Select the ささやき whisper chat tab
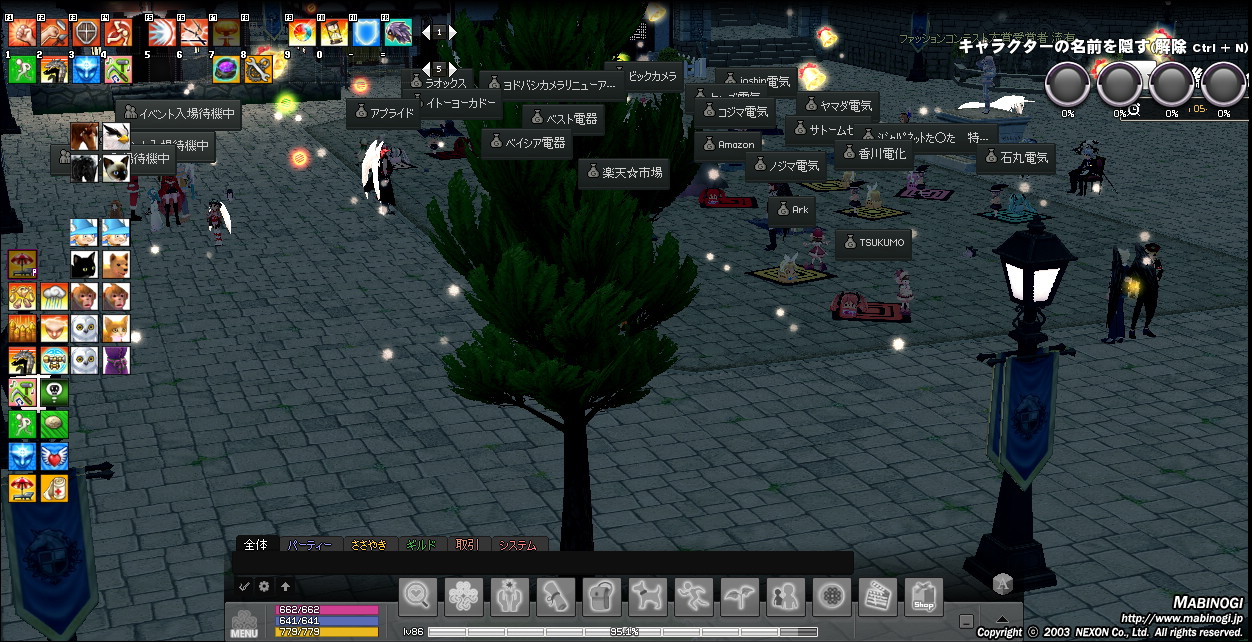This screenshot has width=1252, height=642. click(368, 545)
